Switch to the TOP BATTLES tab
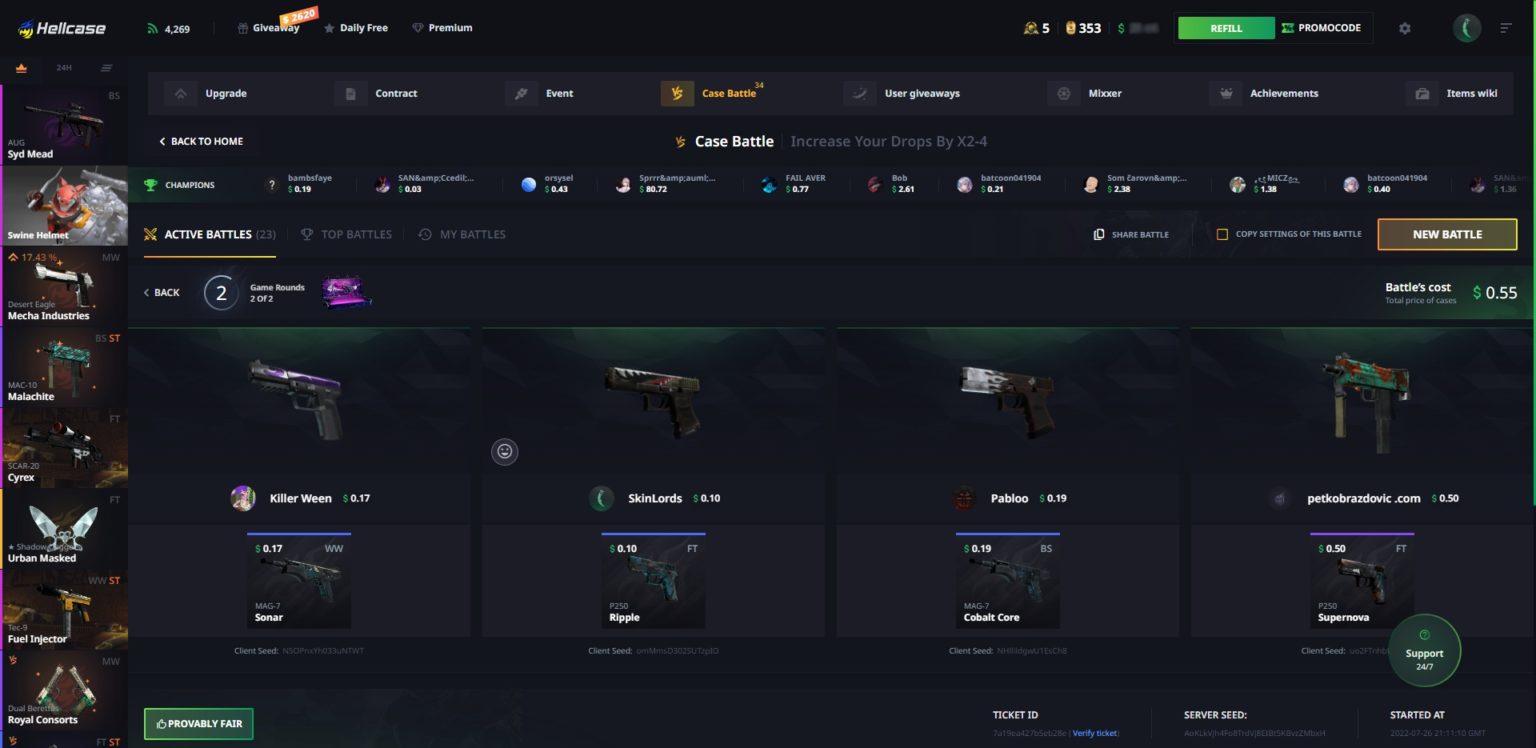Image resolution: width=1536 pixels, height=748 pixels. (x=346, y=234)
